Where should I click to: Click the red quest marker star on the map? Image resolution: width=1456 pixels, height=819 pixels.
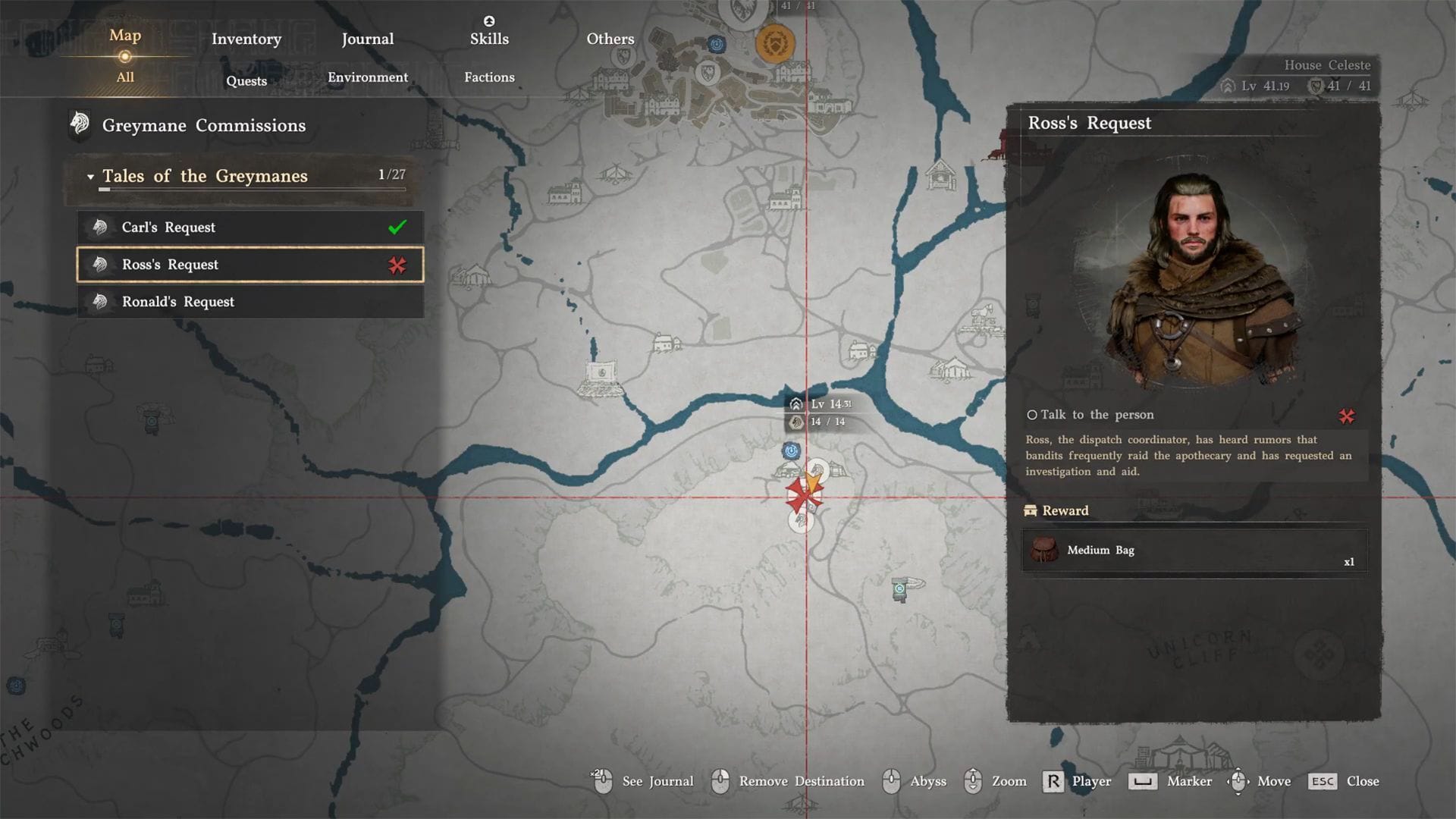[804, 494]
